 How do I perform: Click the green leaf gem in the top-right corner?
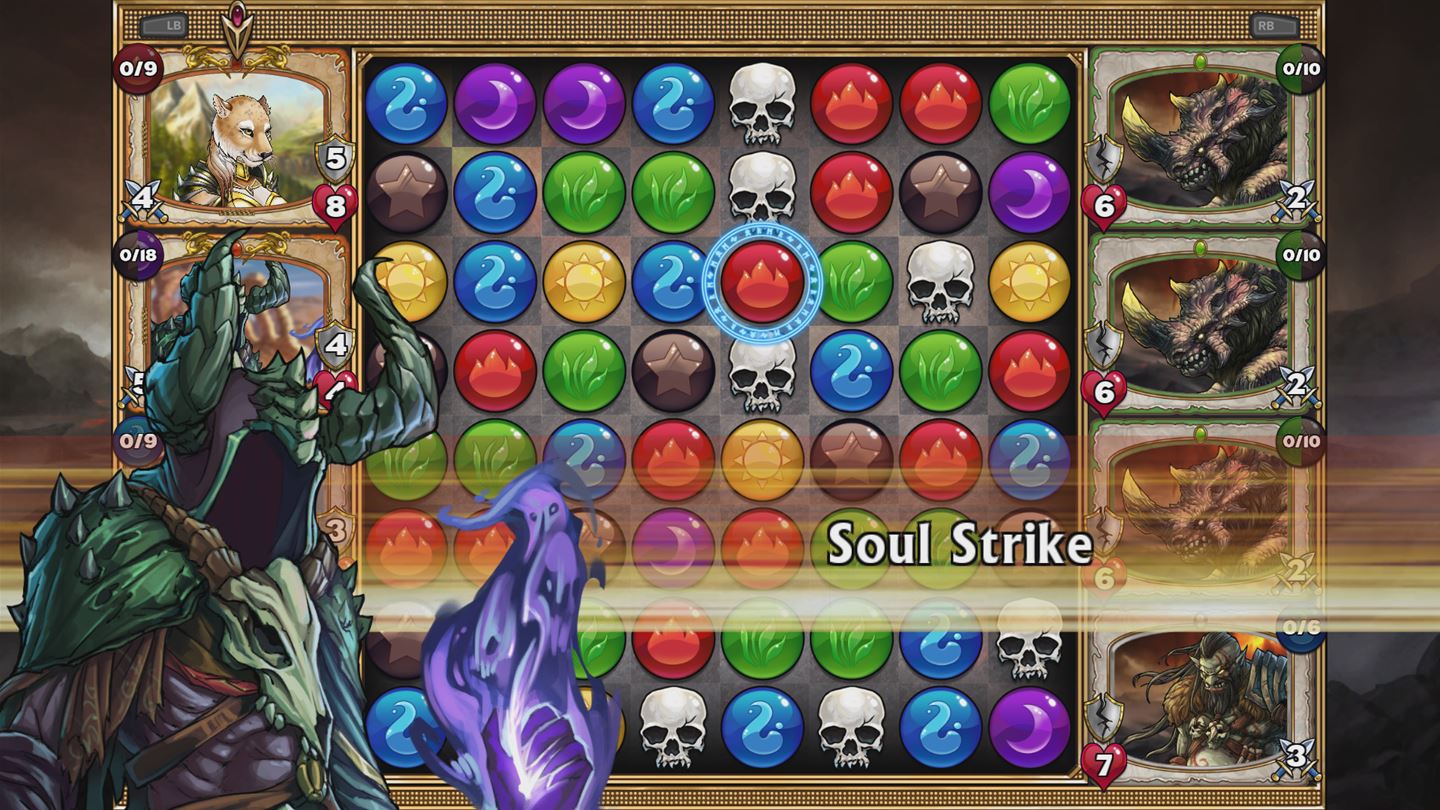tap(1028, 103)
